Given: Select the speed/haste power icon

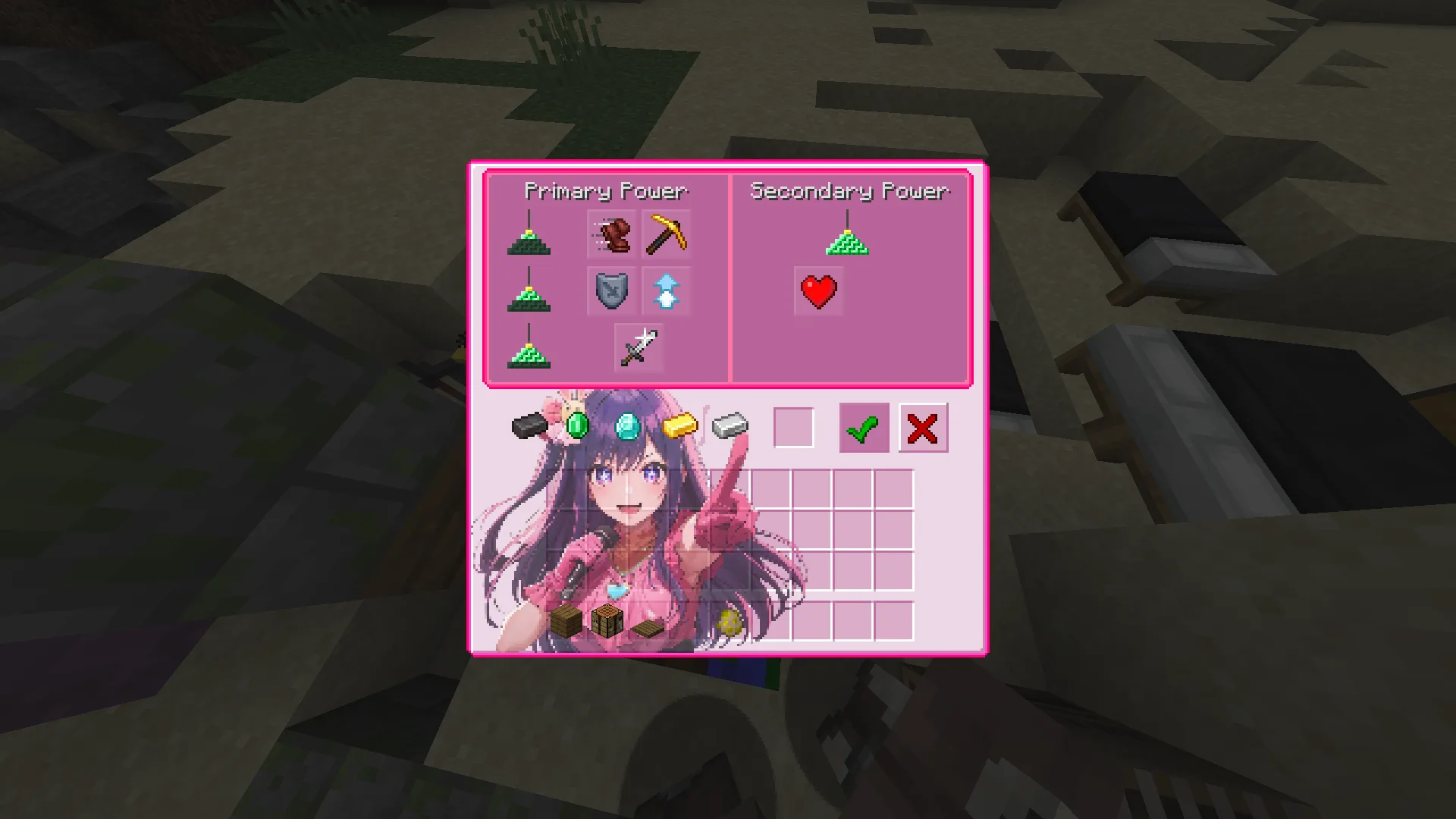Looking at the screenshot, I should coord(613,235).
